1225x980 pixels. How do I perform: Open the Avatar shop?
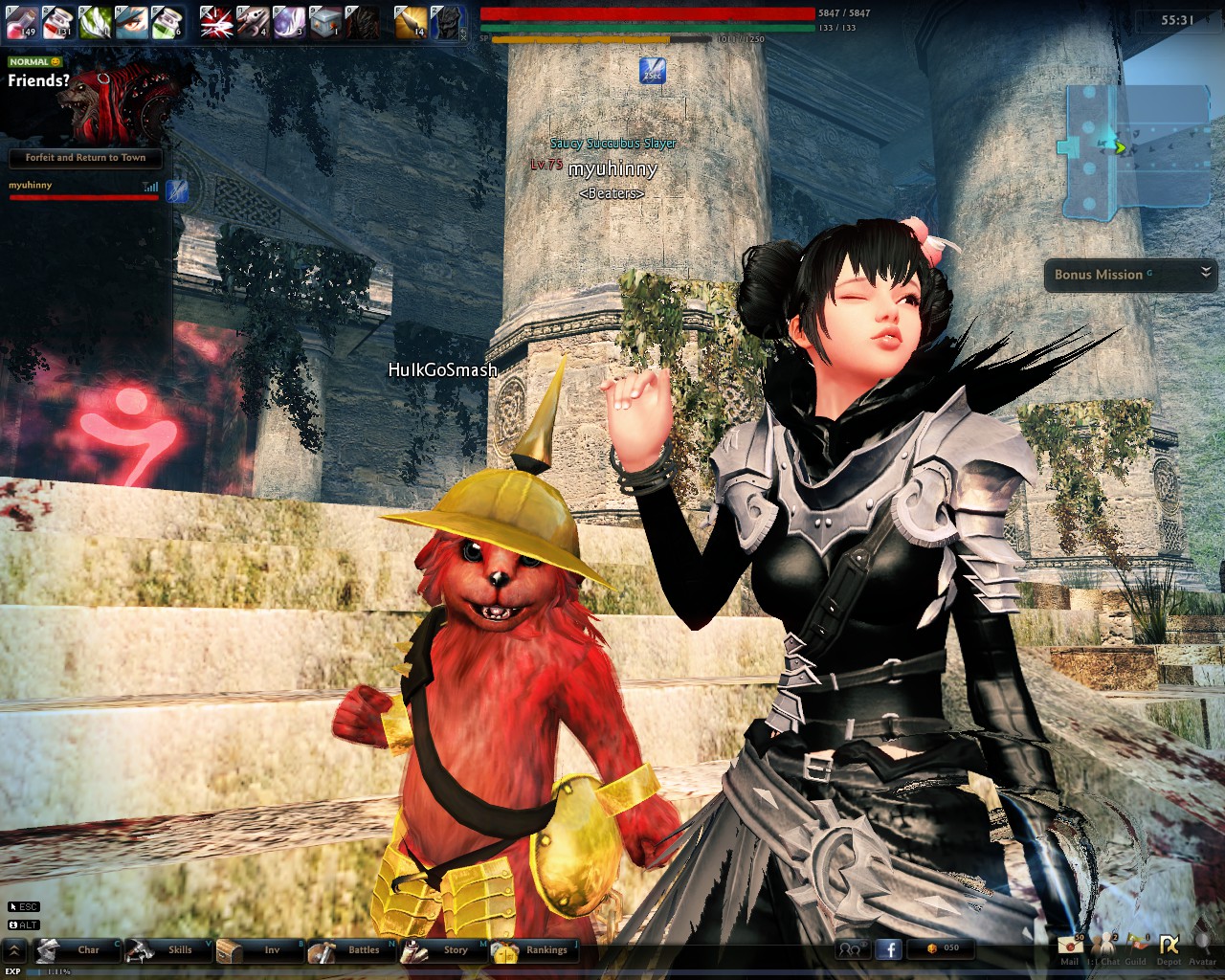(x=1202, y=947)
